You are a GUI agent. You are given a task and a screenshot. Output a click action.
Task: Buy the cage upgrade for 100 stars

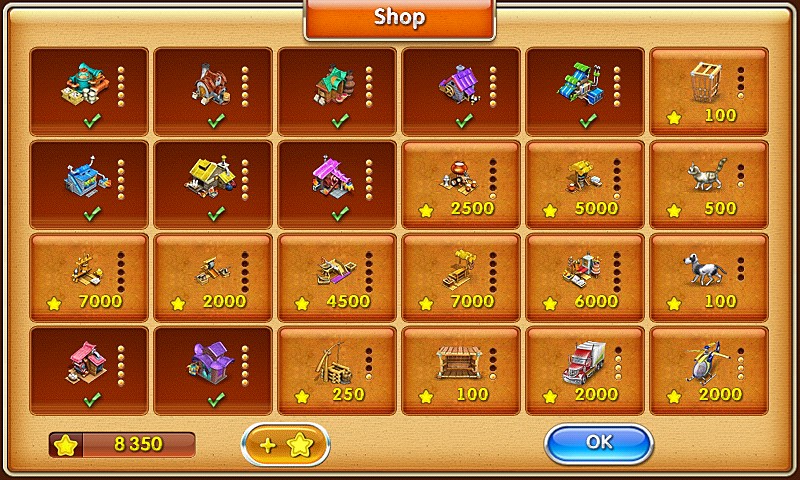[708, 91]
